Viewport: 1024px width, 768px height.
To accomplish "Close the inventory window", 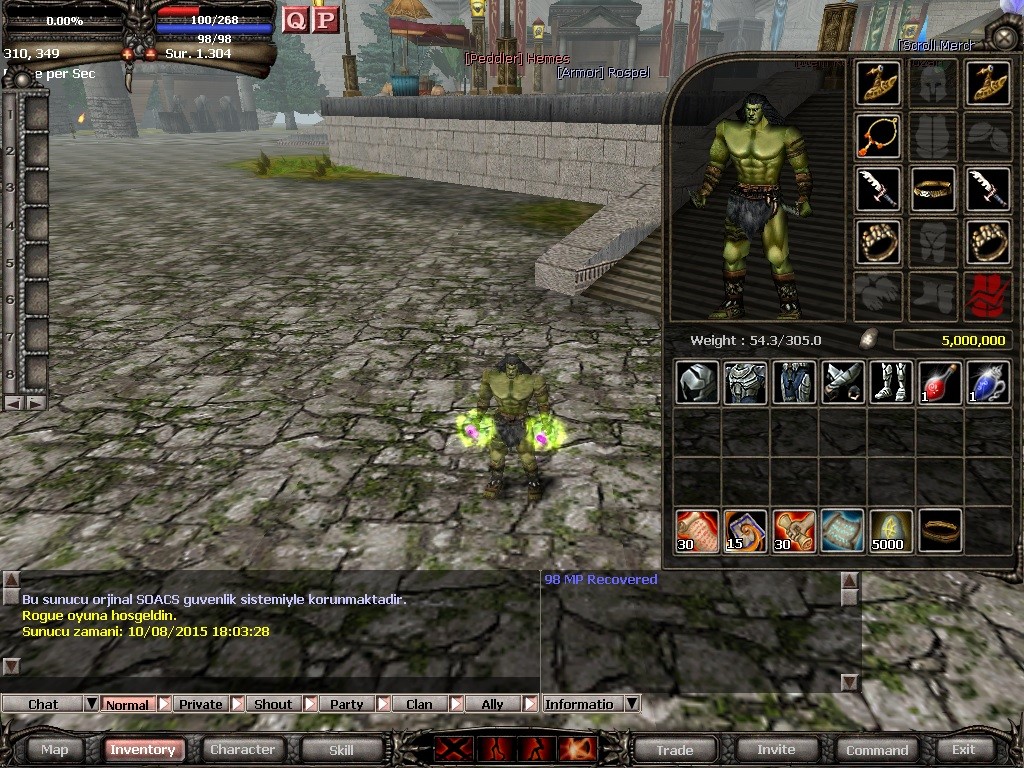I will click(1003, 38).
